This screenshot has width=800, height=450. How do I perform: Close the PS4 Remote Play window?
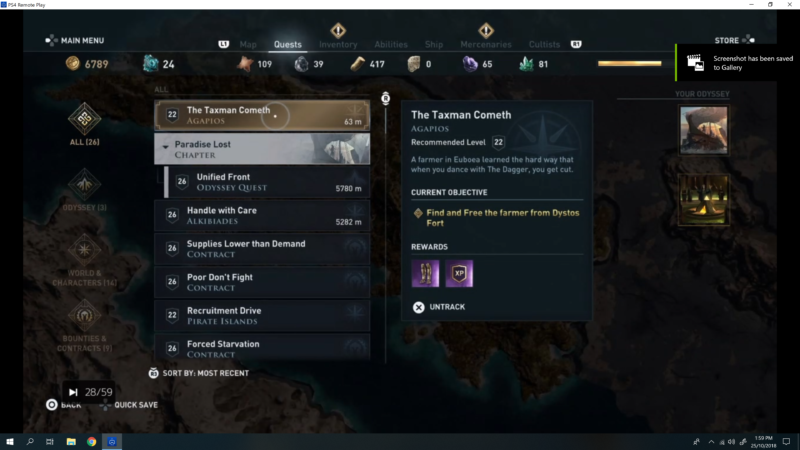pos(791,4)
